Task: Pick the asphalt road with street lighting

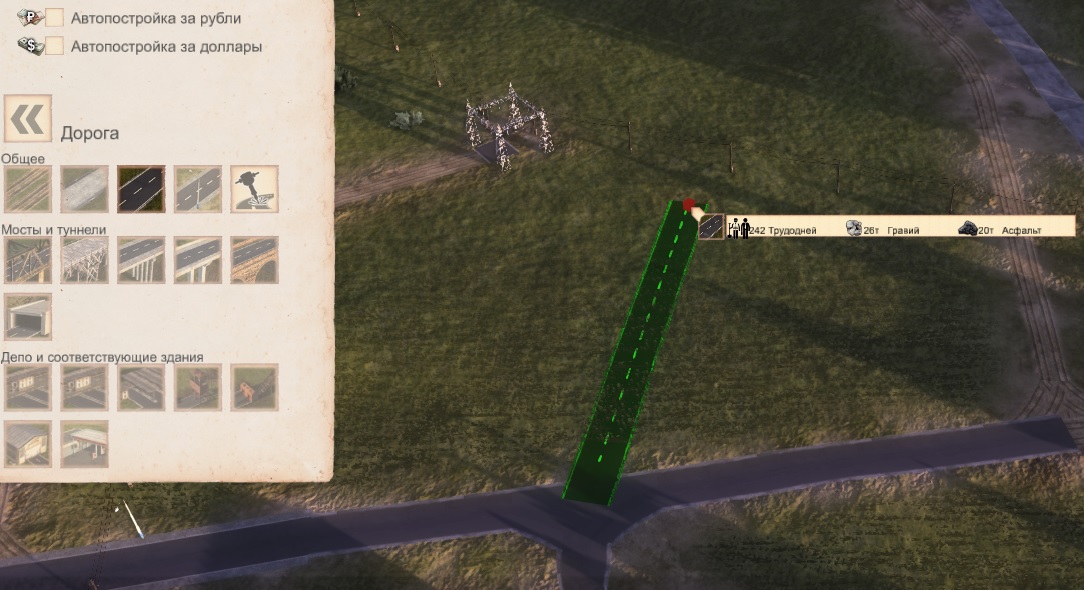Action: [x=198, y=189]
